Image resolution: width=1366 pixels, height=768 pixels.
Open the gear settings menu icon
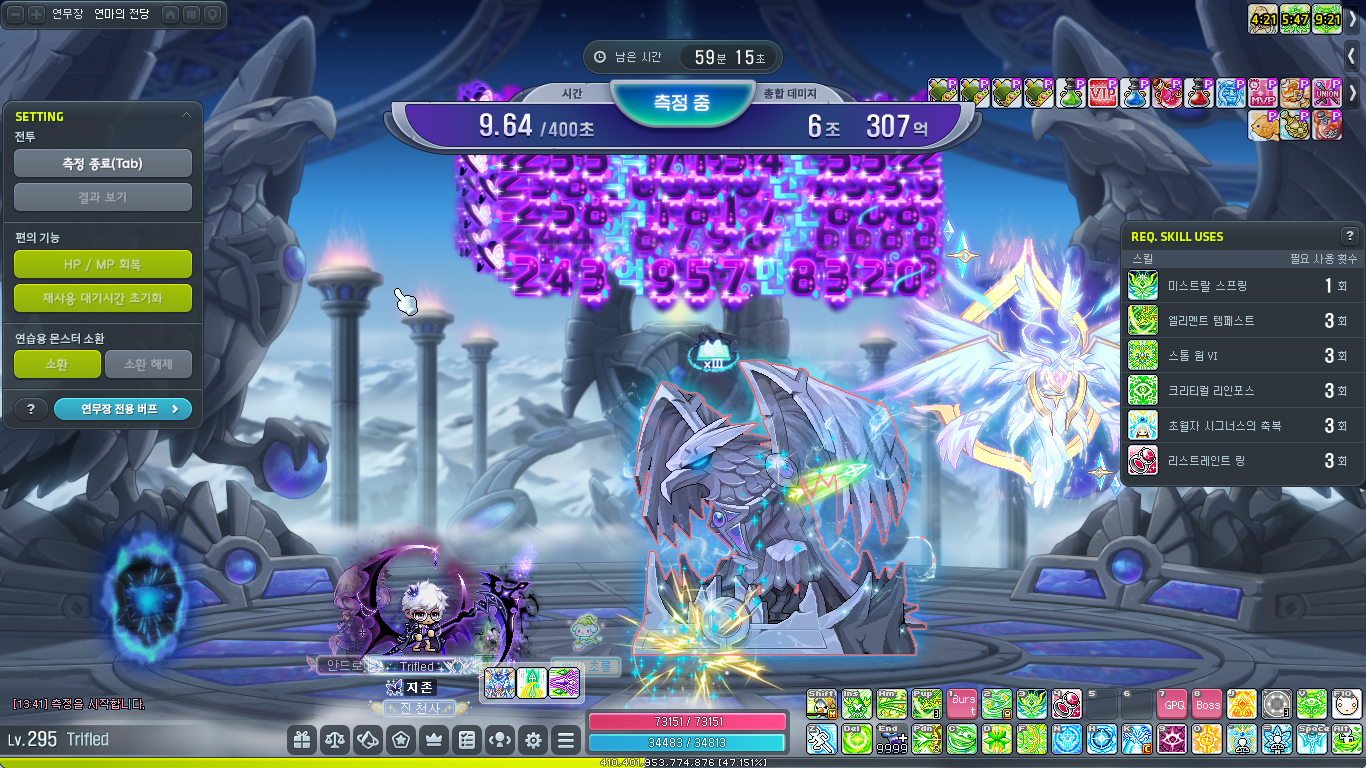pyautogui.click(x=533, y=740)
